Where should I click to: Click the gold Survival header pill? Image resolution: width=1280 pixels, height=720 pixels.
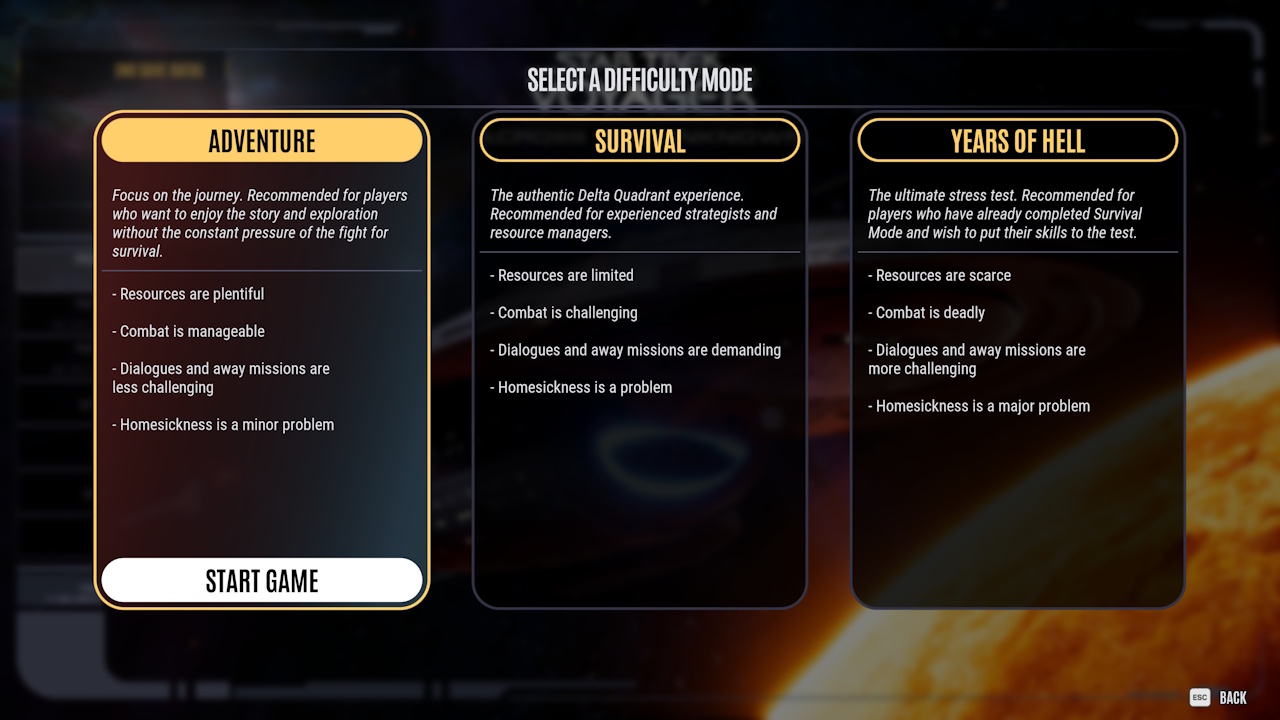click(x=640, y=140)
